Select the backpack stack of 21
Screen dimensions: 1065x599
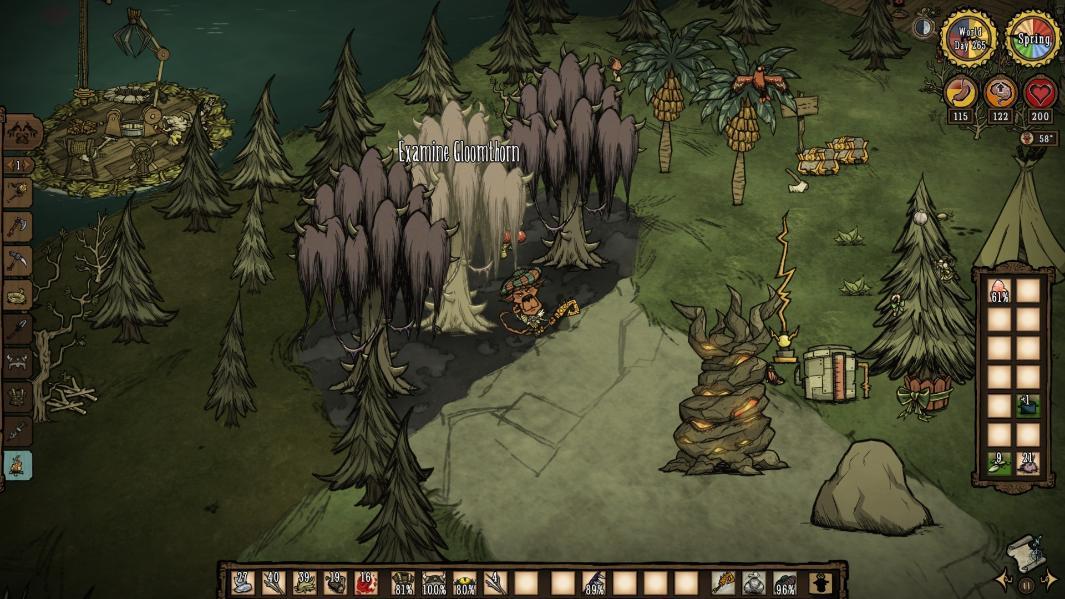point(1029,462)
